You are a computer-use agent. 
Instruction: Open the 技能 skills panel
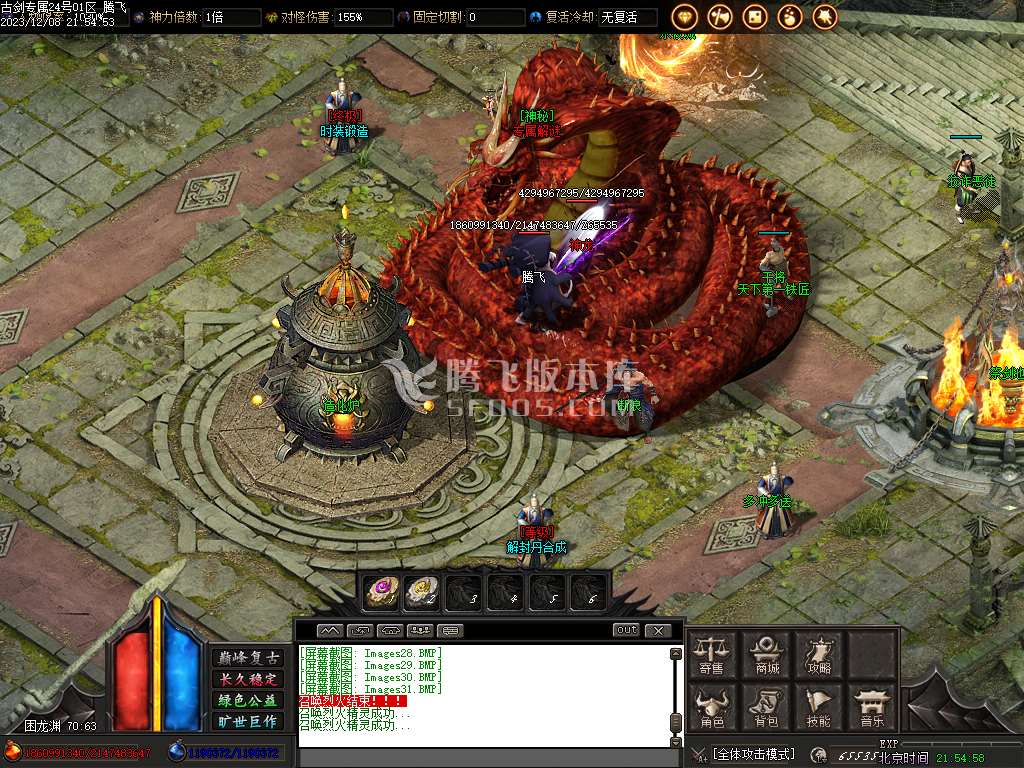pyautogui.click(x=819, y=706)
